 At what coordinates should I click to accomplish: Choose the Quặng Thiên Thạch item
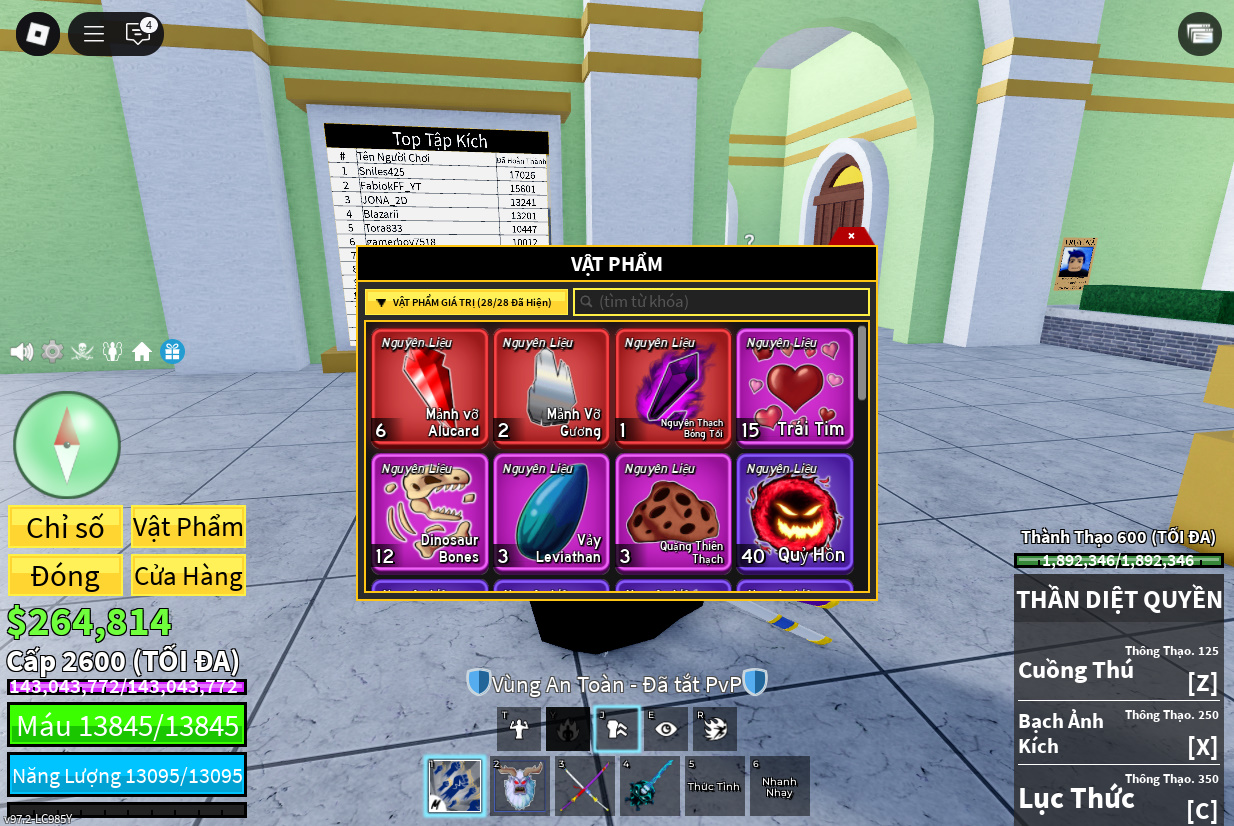tap(673, 512)
